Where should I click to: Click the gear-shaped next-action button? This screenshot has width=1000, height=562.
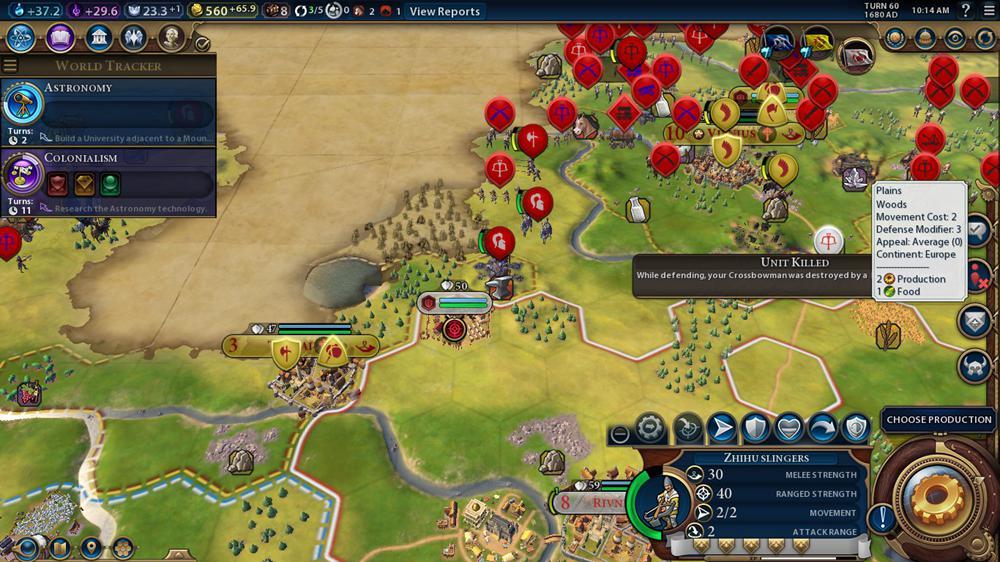pos(938,496)
